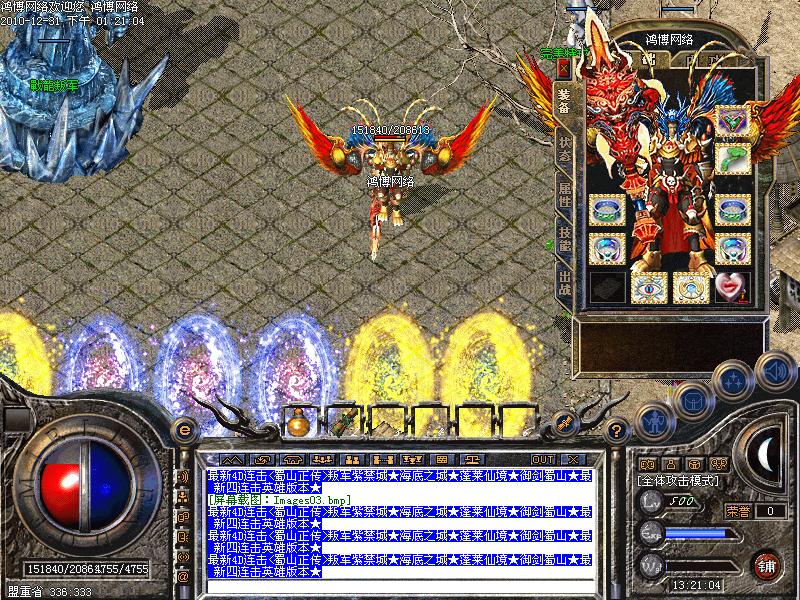The image size is (800, 600).
Task: Toggle sound with the speaker button
Action: (x=775, y=372)
